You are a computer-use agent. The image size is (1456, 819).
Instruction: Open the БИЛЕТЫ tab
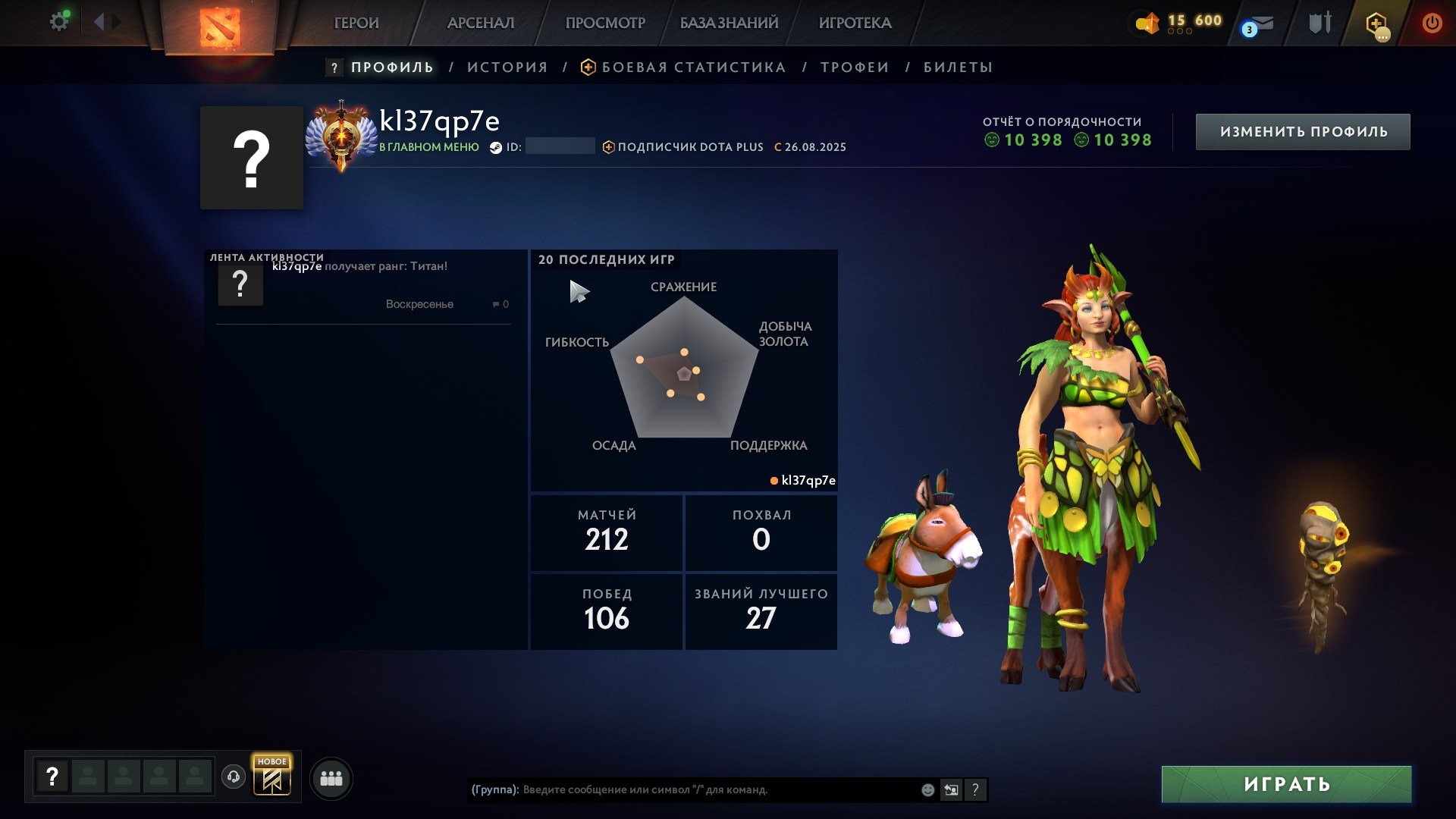(x=958, y=67)
